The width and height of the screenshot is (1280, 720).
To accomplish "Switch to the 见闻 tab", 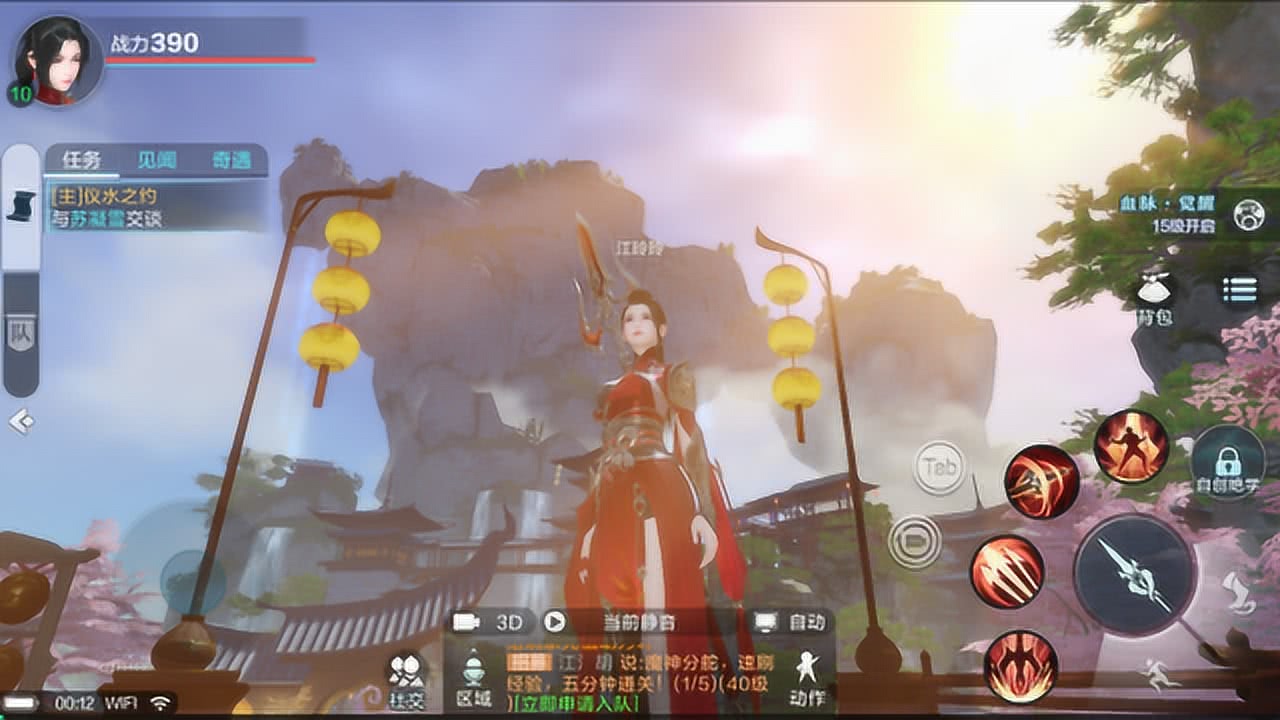I will coord(157,160).
